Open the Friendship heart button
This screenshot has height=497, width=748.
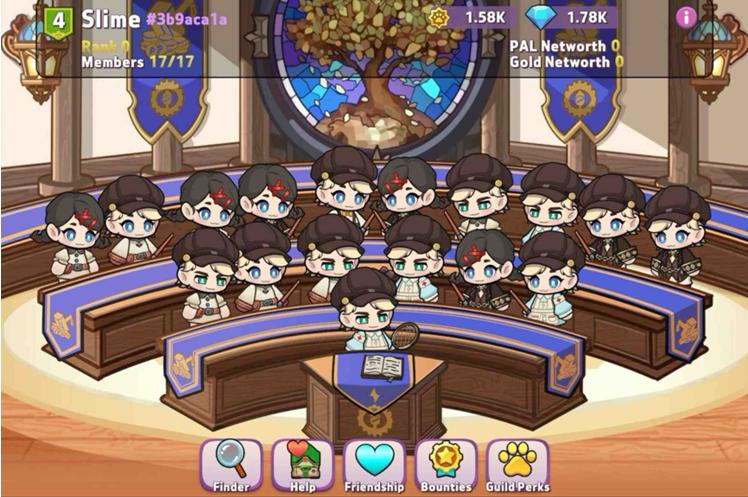374,465
